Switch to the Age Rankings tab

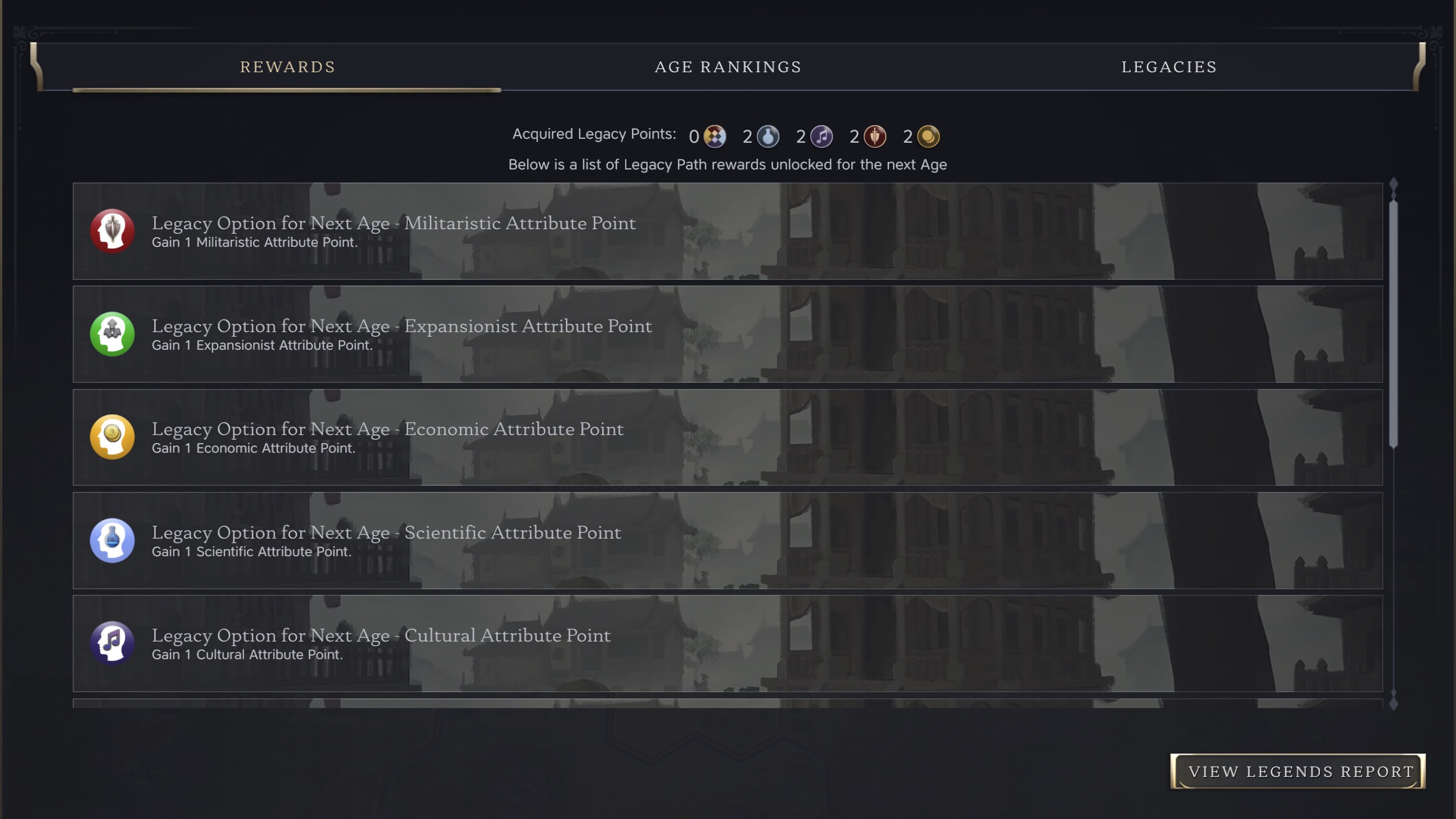click(727, 67)
